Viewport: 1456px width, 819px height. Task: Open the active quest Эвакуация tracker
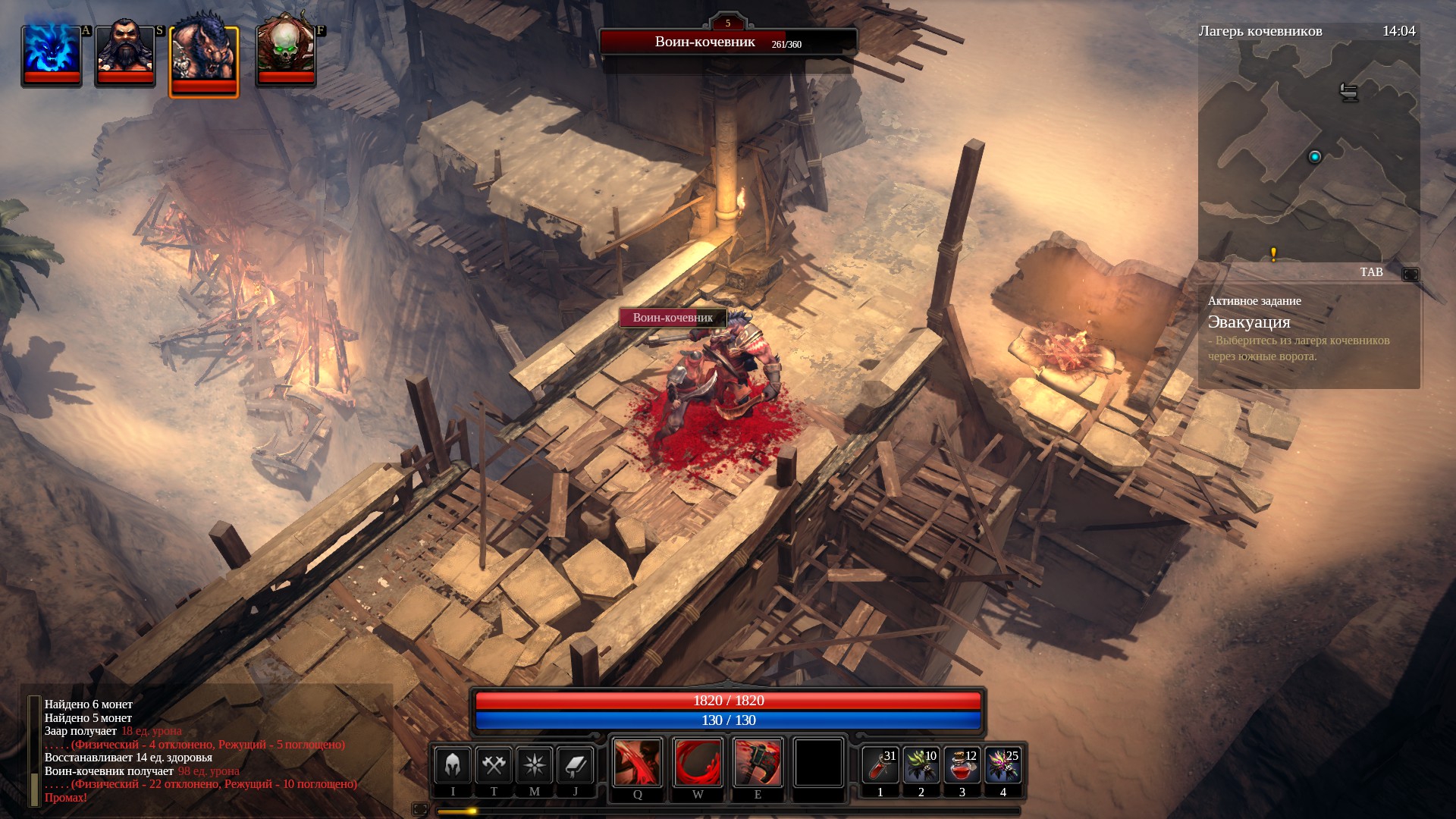(1248, 322)
